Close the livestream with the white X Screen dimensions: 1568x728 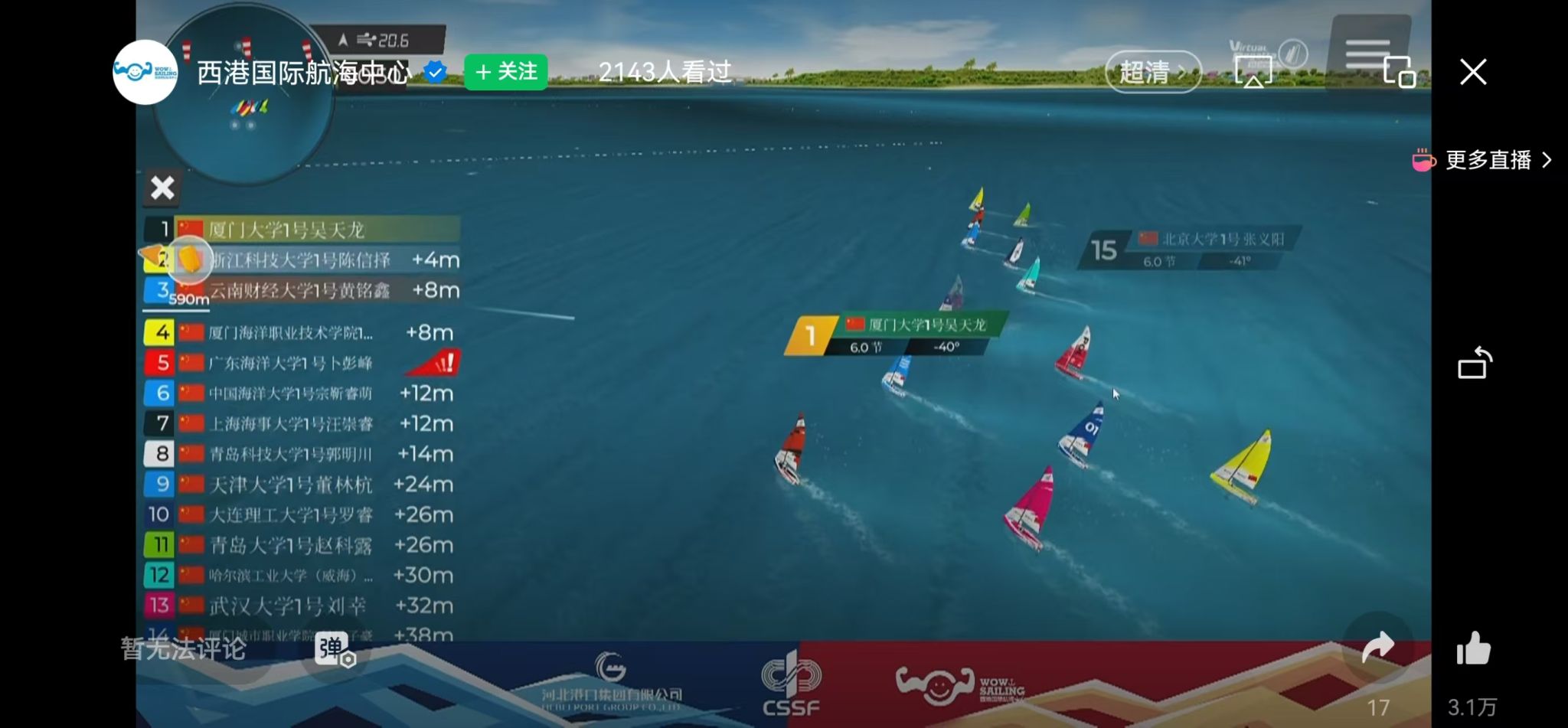click(1472, 72)
